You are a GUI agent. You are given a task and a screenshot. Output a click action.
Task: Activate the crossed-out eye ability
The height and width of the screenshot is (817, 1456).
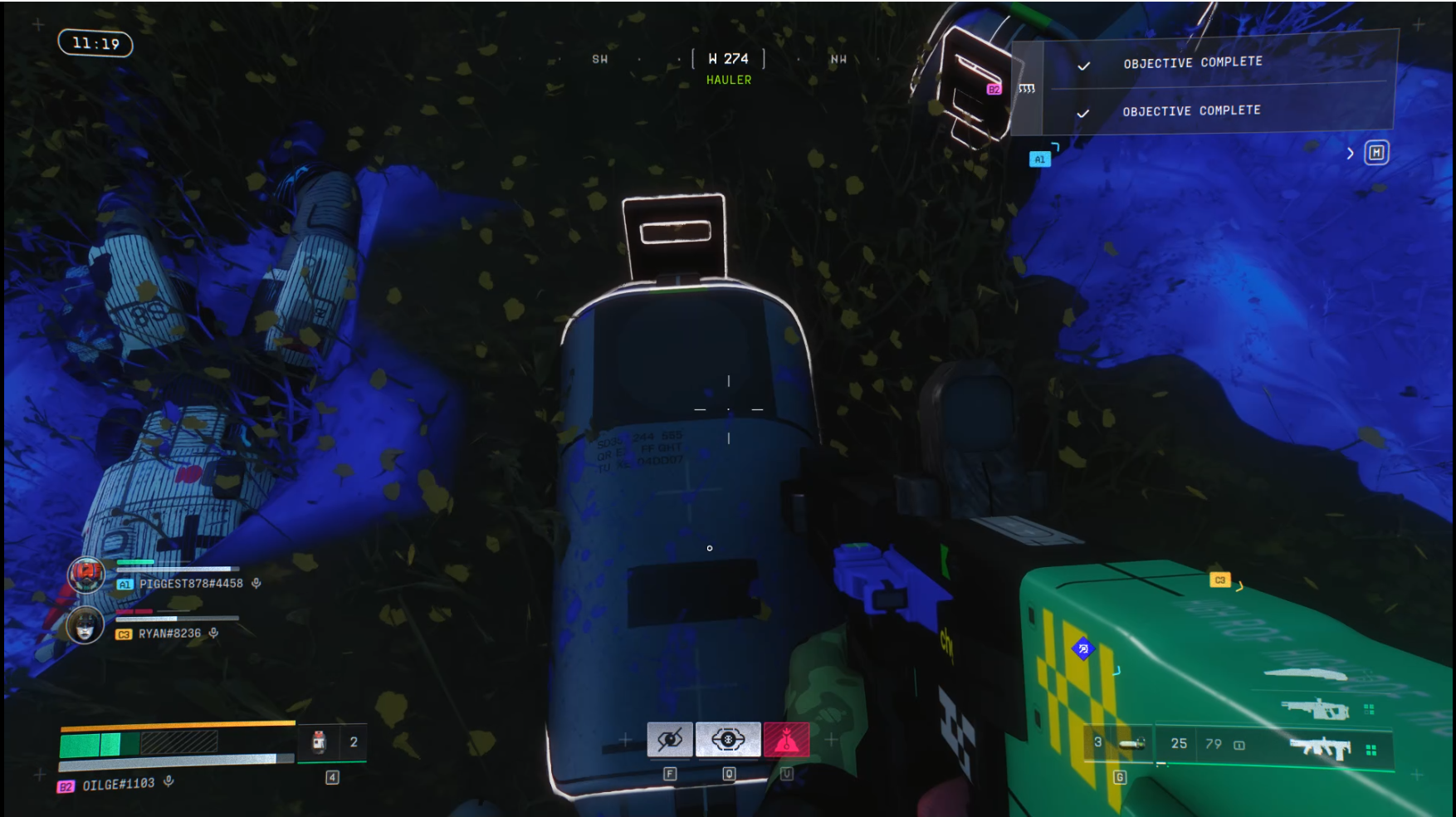pos(670,739)
